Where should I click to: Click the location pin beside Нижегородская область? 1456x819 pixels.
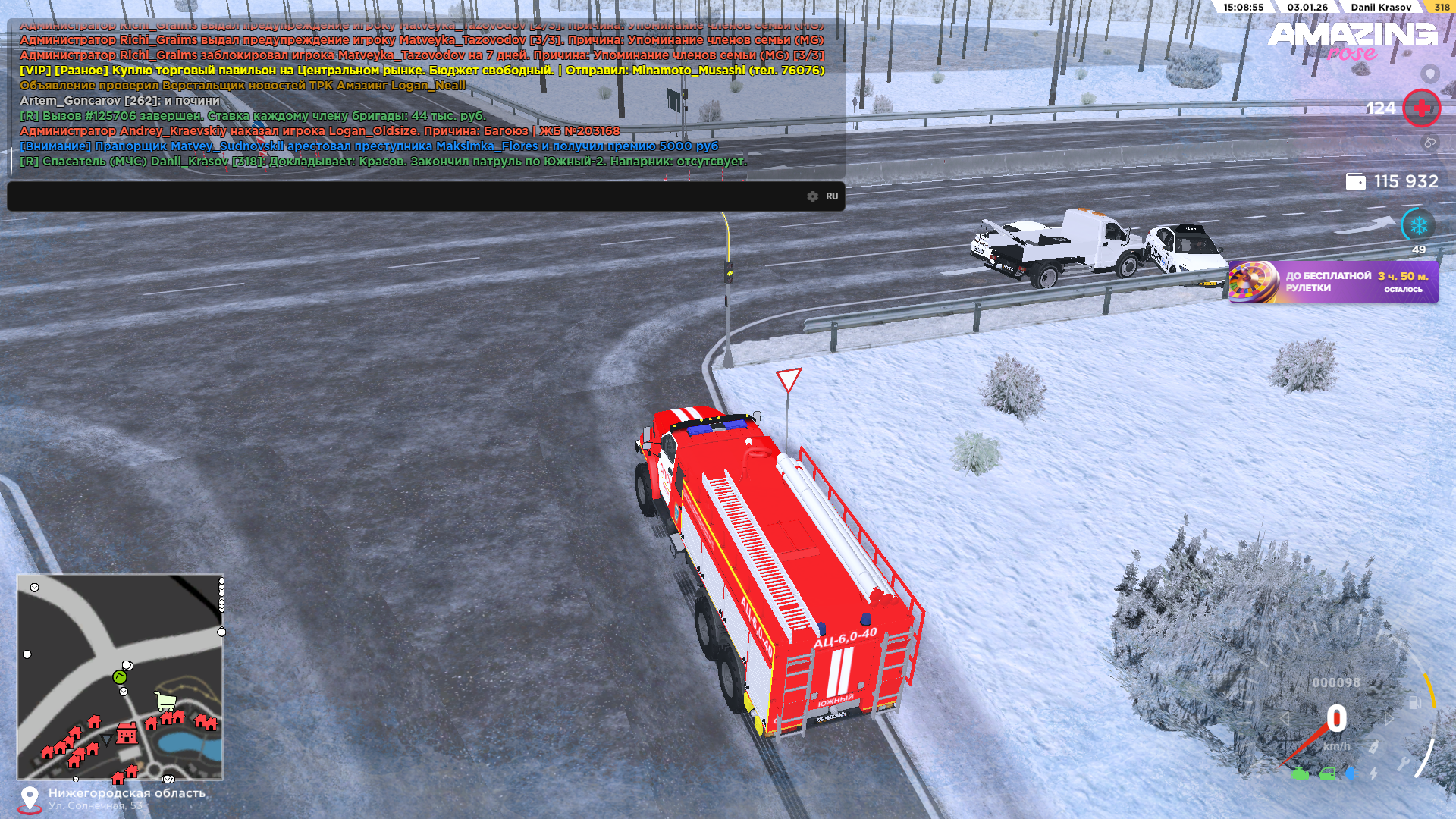30,799
